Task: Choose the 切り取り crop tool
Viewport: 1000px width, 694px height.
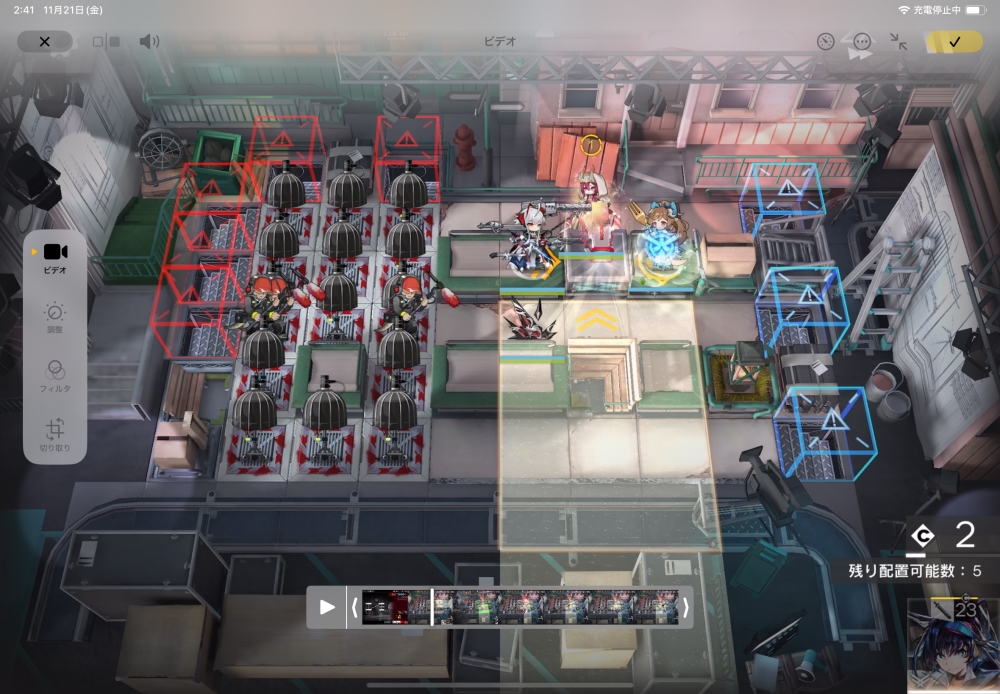Action: pos(55,435)
